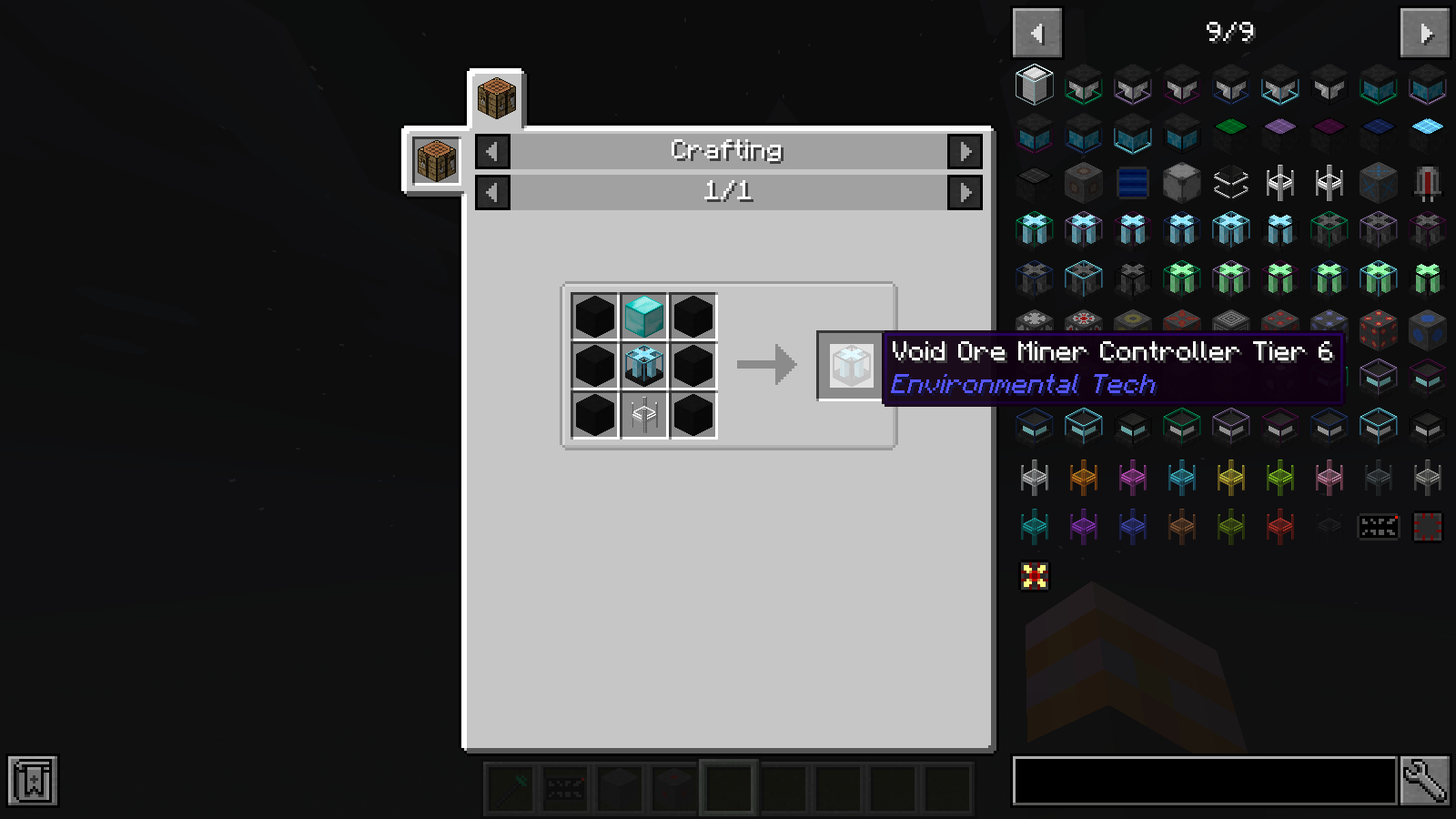Select the Void Ore Miner Controller Tier 6 output icon

(x=851, y=367)
